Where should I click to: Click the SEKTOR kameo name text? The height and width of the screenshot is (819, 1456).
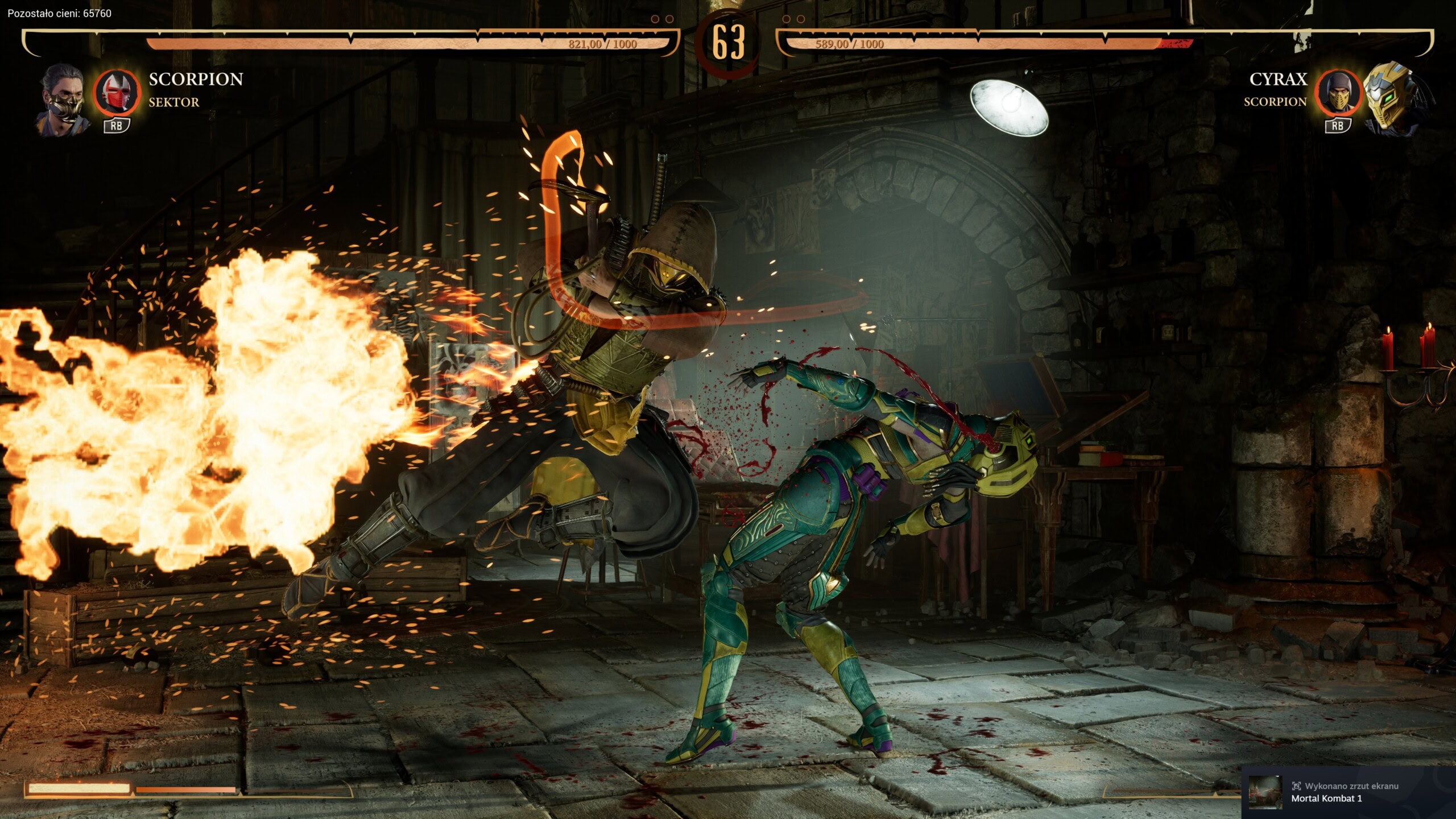tap(173, 103)
